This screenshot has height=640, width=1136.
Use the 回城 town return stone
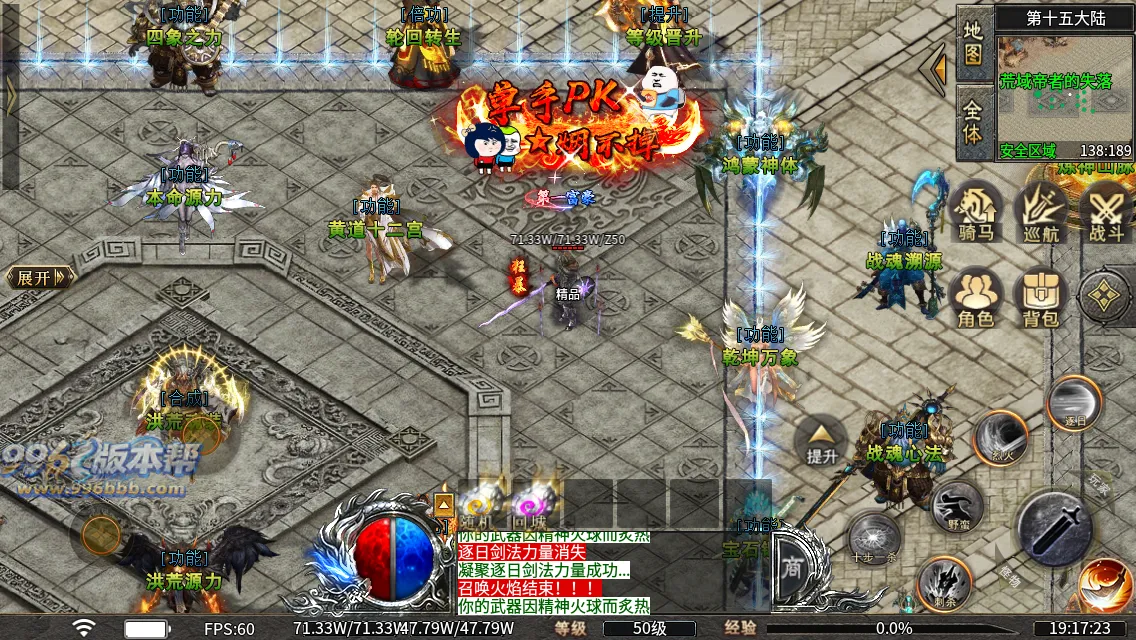coord(530,506)
